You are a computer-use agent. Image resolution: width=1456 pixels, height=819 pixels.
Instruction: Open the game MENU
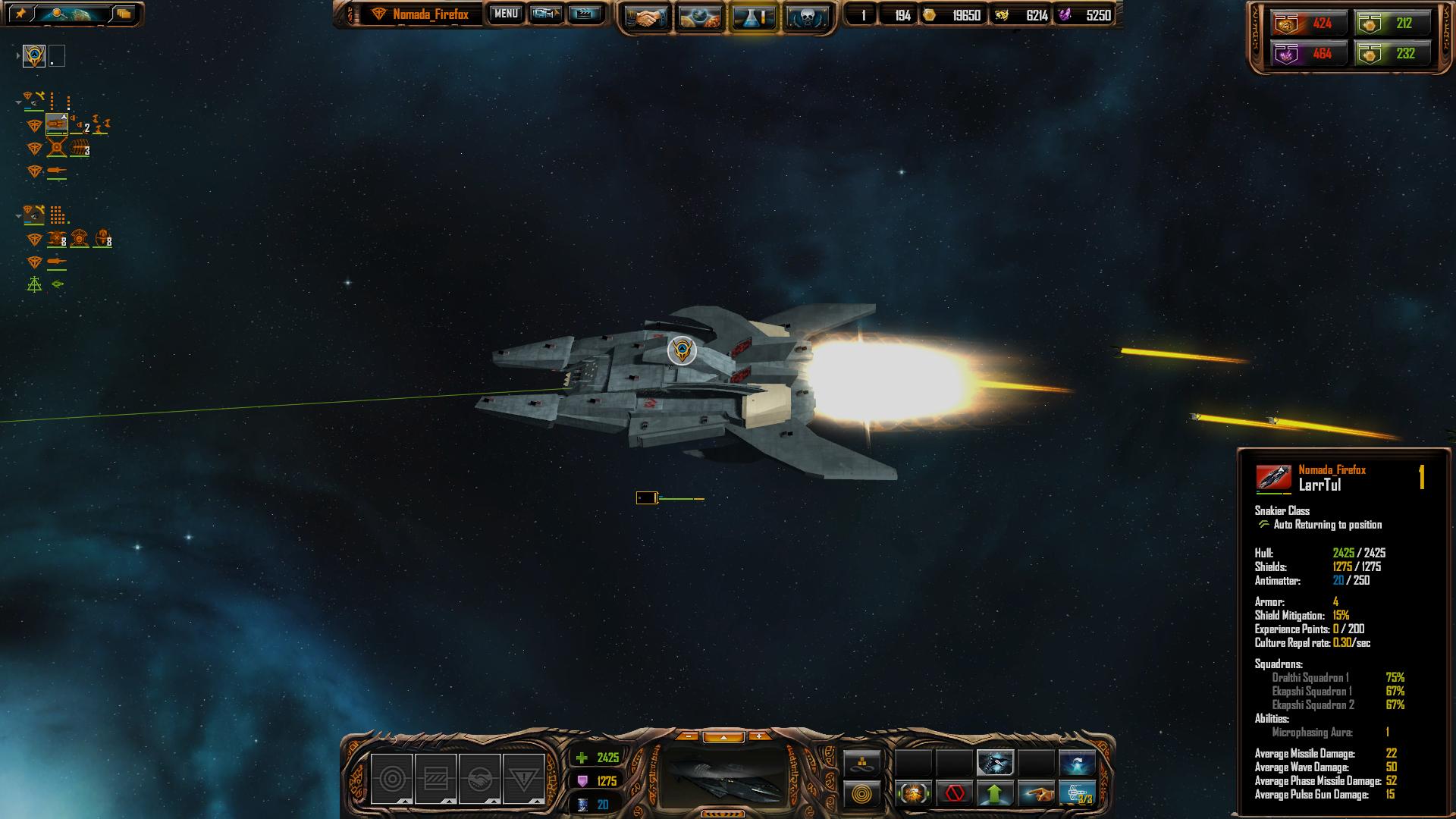tap(506, 14)
